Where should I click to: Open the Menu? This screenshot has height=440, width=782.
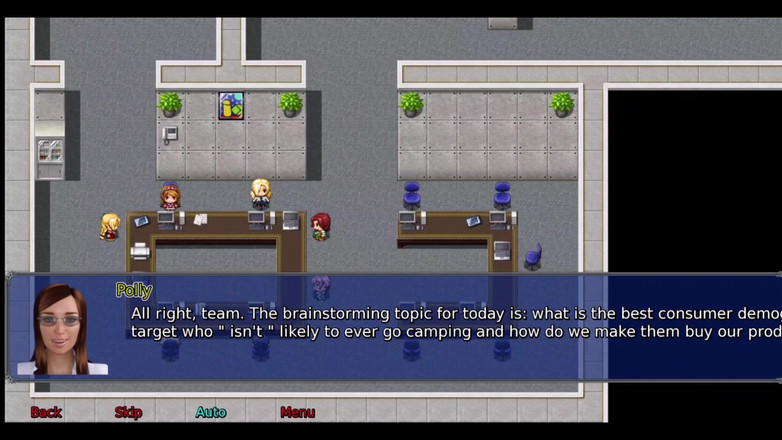297,412
